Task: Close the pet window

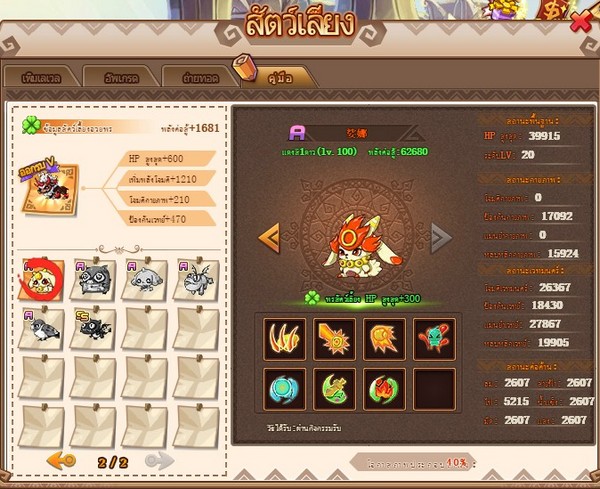Action: (580, 21)
